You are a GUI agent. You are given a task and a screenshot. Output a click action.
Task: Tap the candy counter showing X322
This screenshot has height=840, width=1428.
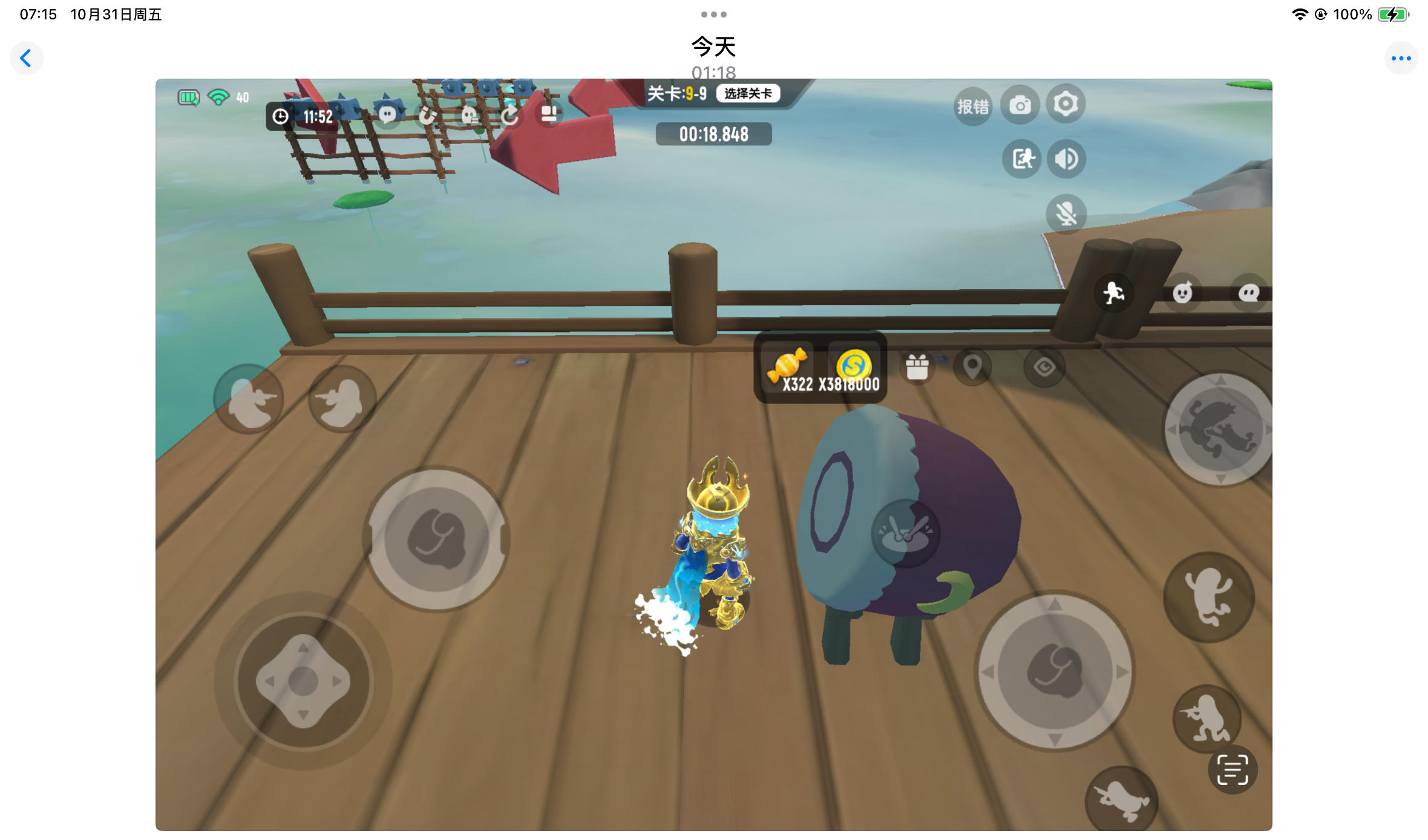pos(790,369)
